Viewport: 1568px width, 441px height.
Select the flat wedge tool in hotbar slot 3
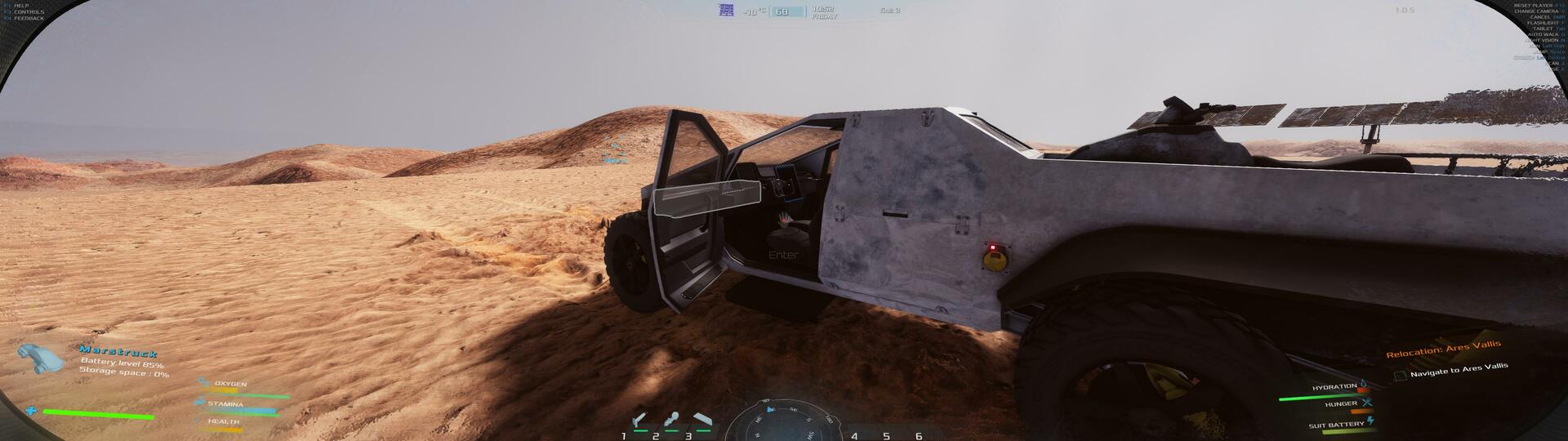click(x=703, y=420)
